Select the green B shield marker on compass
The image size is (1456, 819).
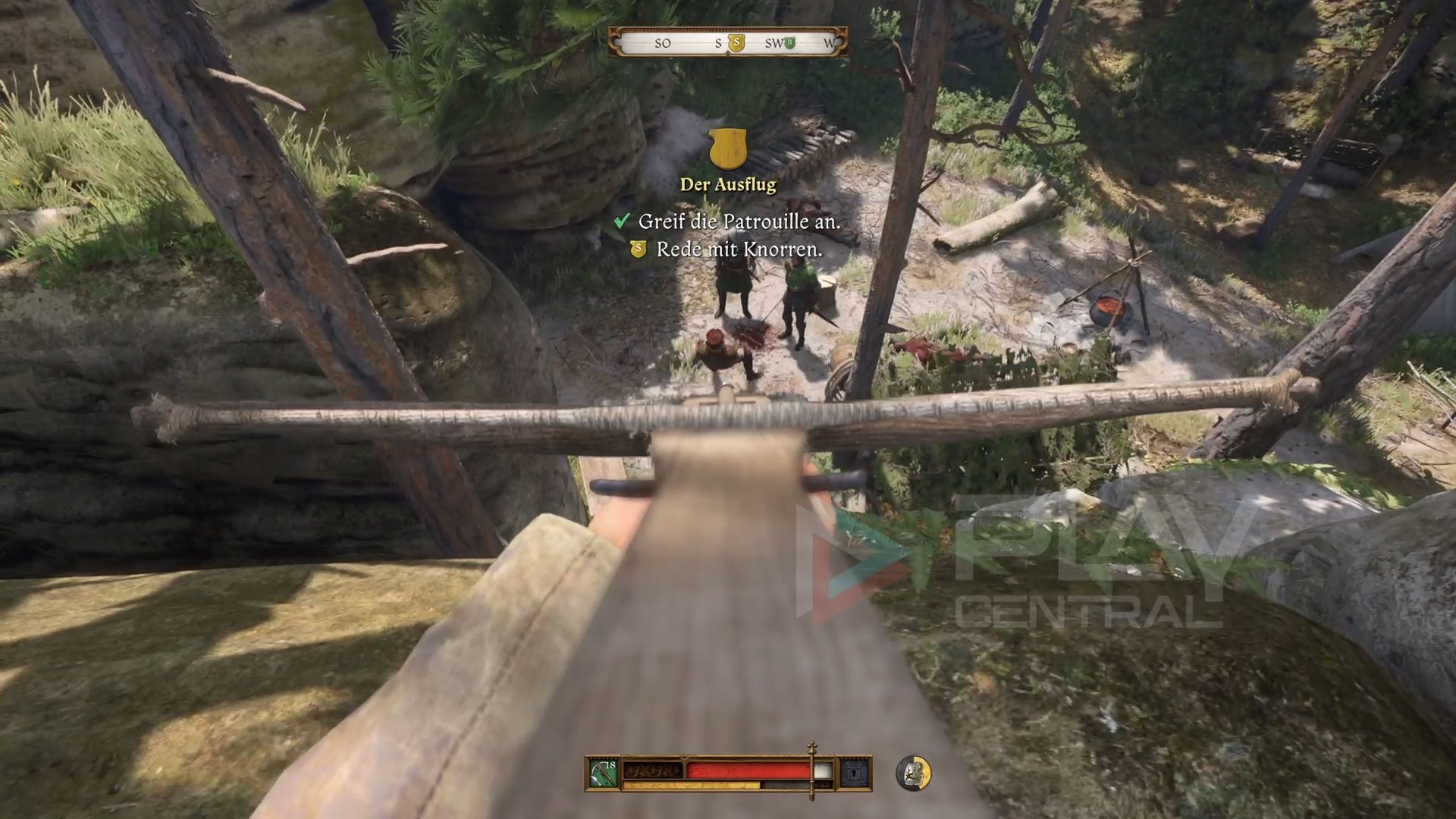pyautogui.click(x=789, y=43)
